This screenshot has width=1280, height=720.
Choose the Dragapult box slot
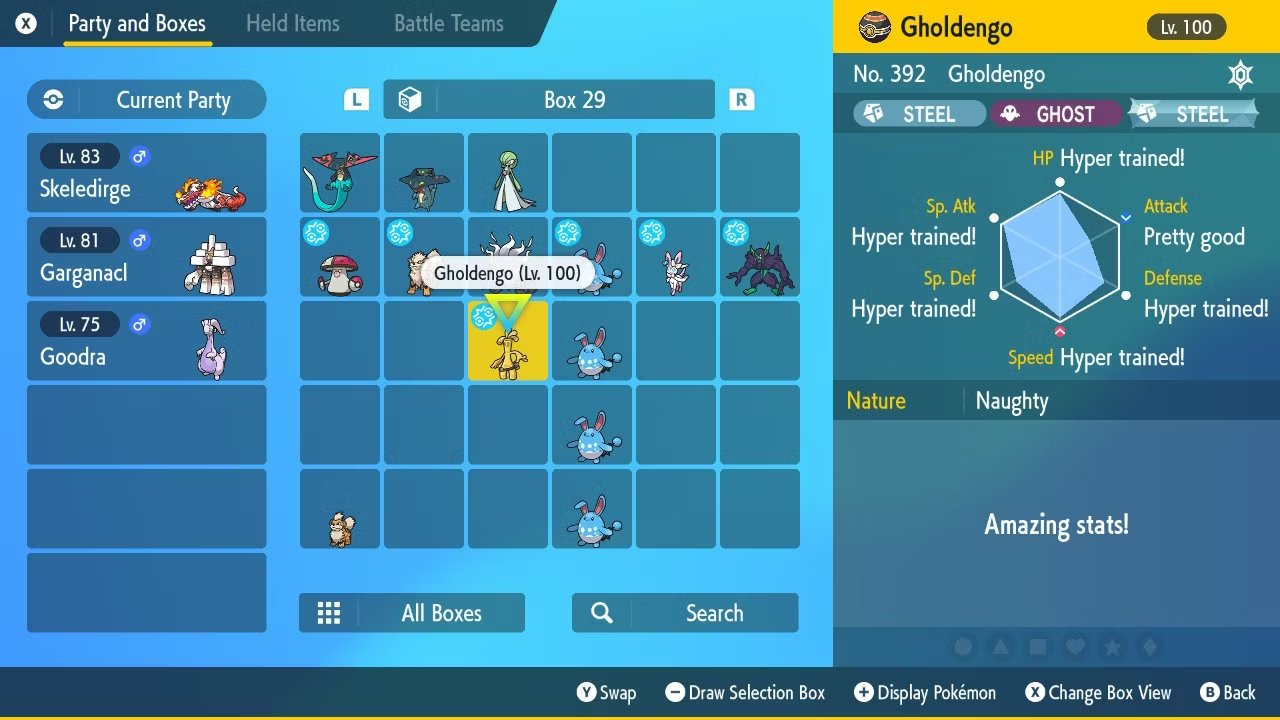click(x=340, y=174)
